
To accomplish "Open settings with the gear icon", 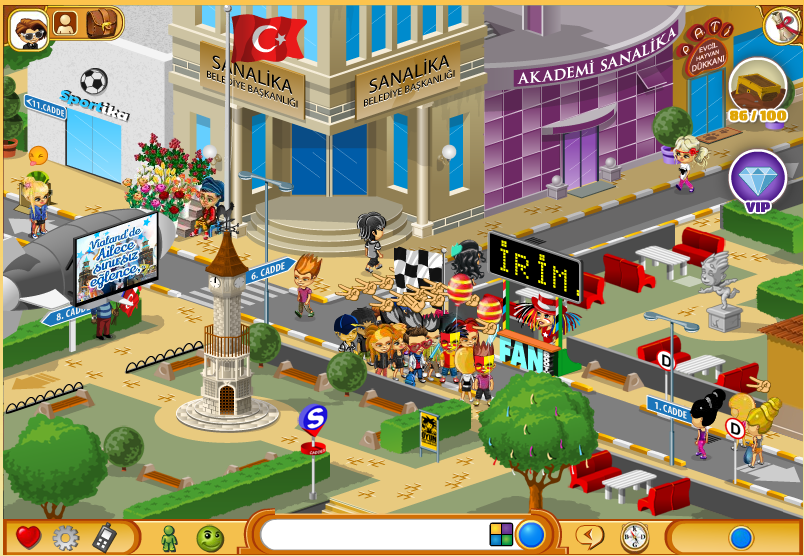I will (65, 537).
